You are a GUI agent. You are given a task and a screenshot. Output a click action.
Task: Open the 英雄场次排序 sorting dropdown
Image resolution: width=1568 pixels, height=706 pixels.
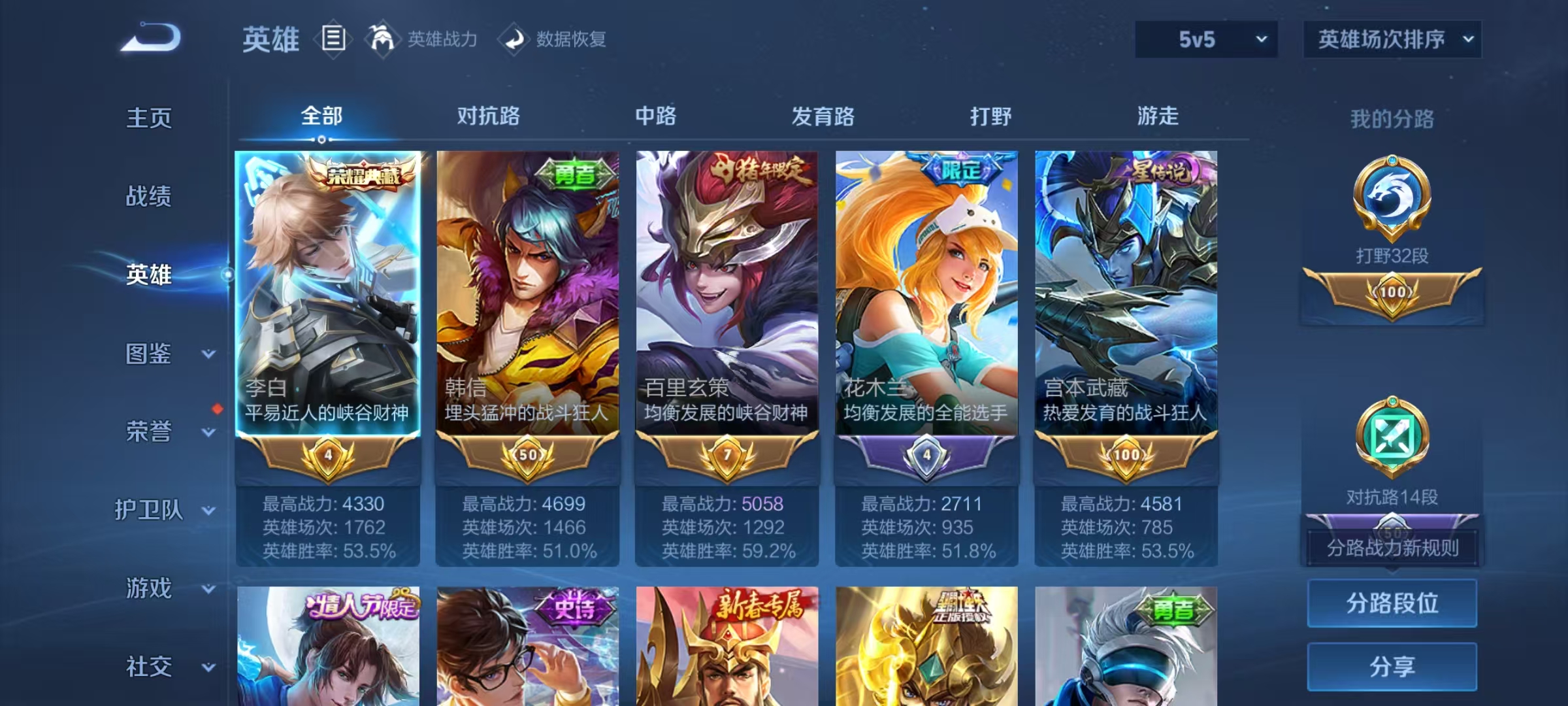pyautogui.click(x=1392, y=39)
